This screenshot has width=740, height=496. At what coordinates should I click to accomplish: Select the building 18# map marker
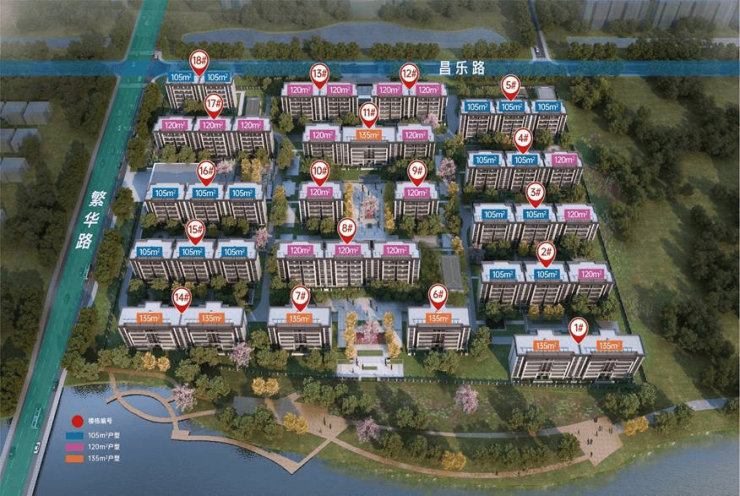[x=198, y=60]
